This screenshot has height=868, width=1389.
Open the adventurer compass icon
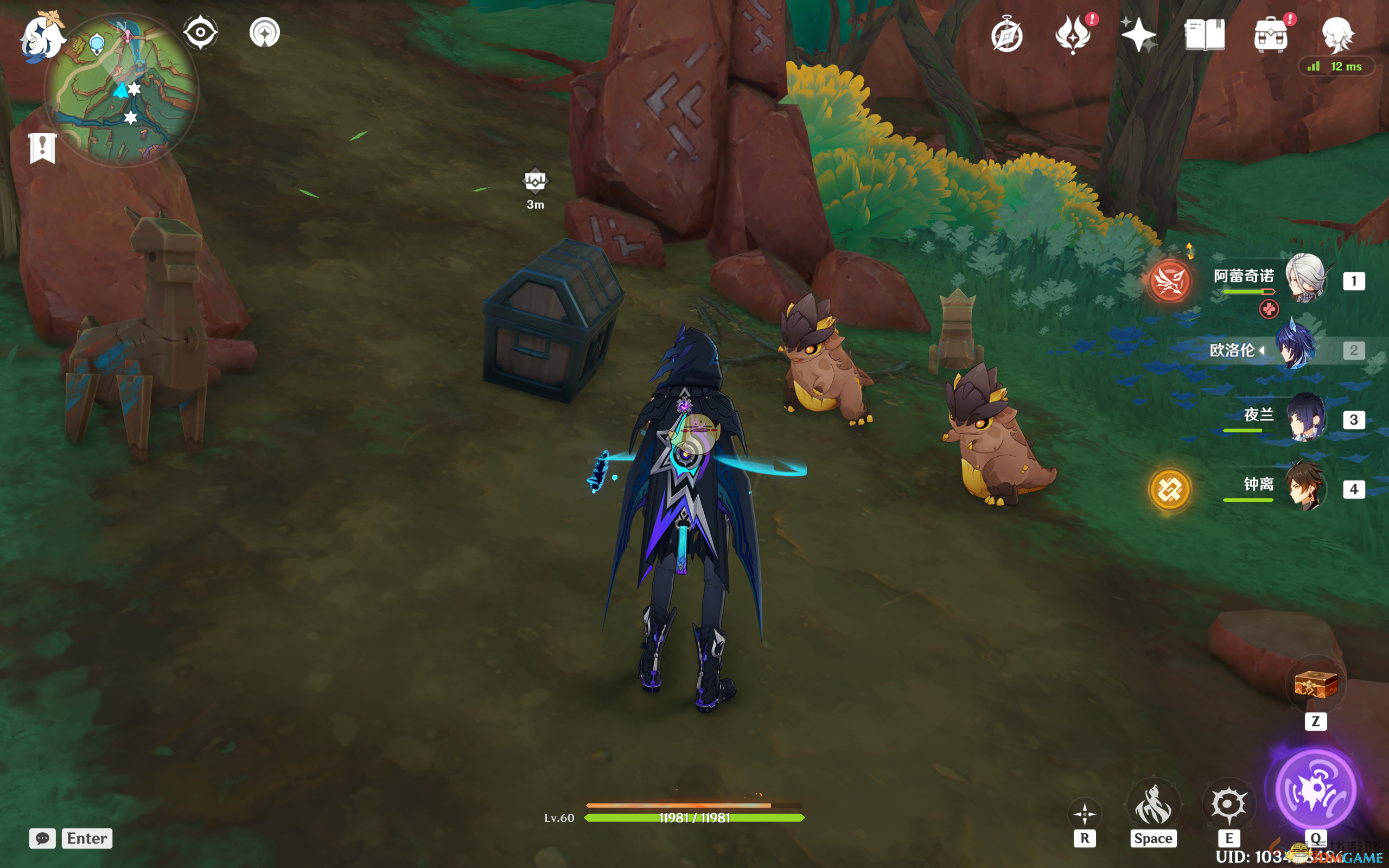tap(1006, 36)
